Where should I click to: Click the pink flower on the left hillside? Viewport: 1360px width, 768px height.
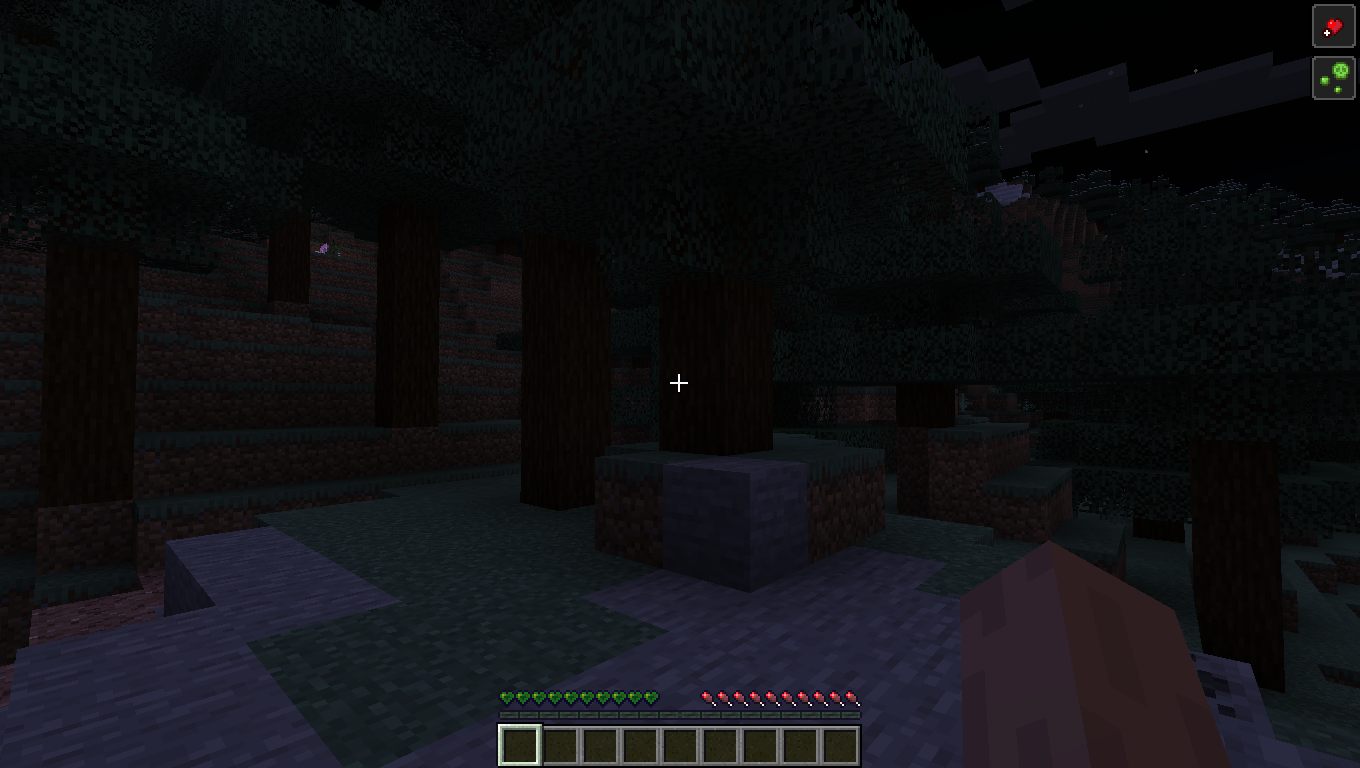(x=325, y=248)
